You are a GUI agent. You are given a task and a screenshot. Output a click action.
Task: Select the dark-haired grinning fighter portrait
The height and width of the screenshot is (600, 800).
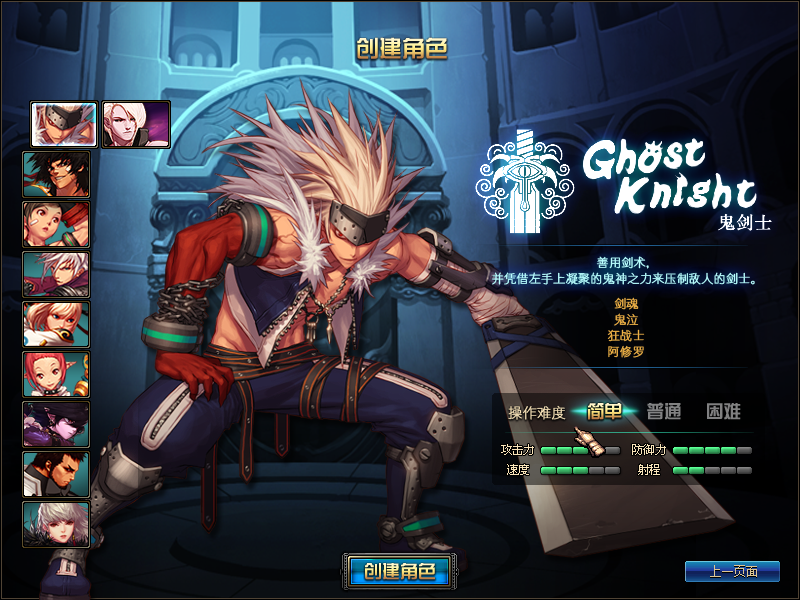(x=56, y=174)
